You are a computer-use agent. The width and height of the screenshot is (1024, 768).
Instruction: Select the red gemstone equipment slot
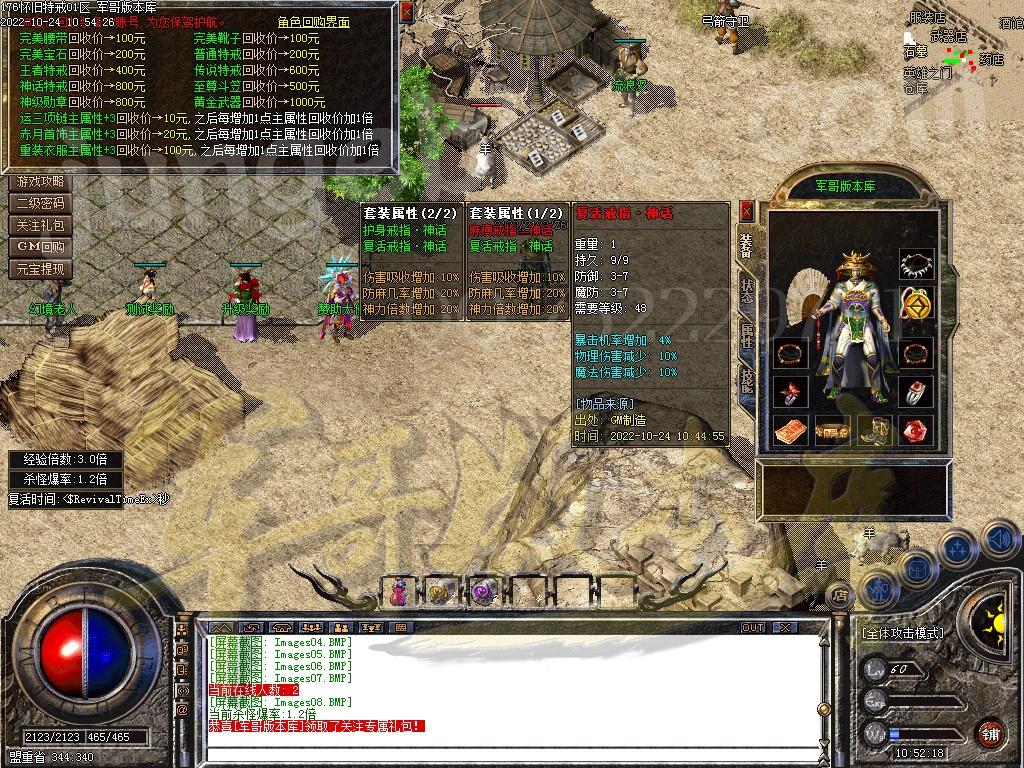pos(916,431)
